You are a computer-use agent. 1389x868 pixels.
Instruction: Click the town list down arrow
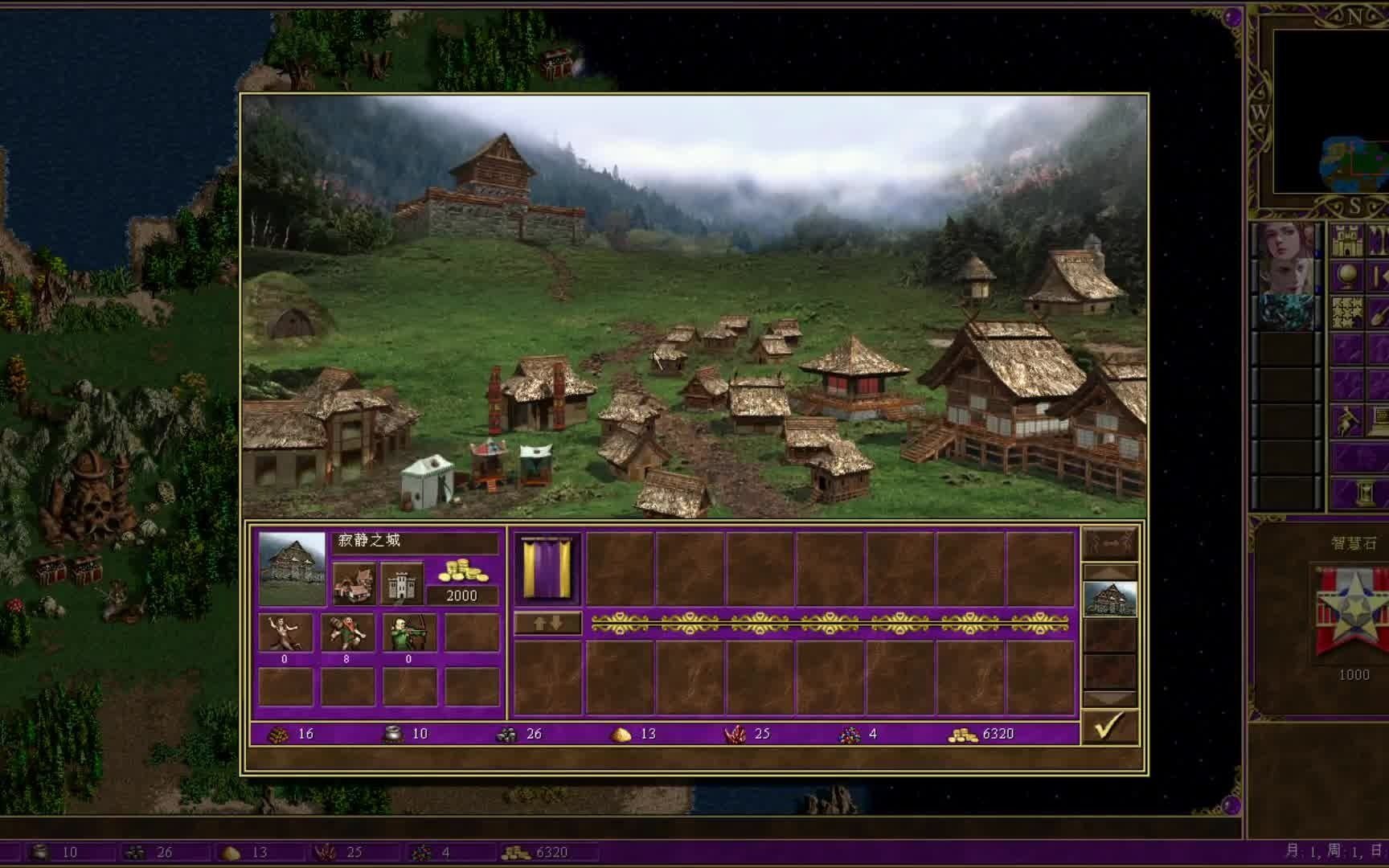(x=1109, y=698)
